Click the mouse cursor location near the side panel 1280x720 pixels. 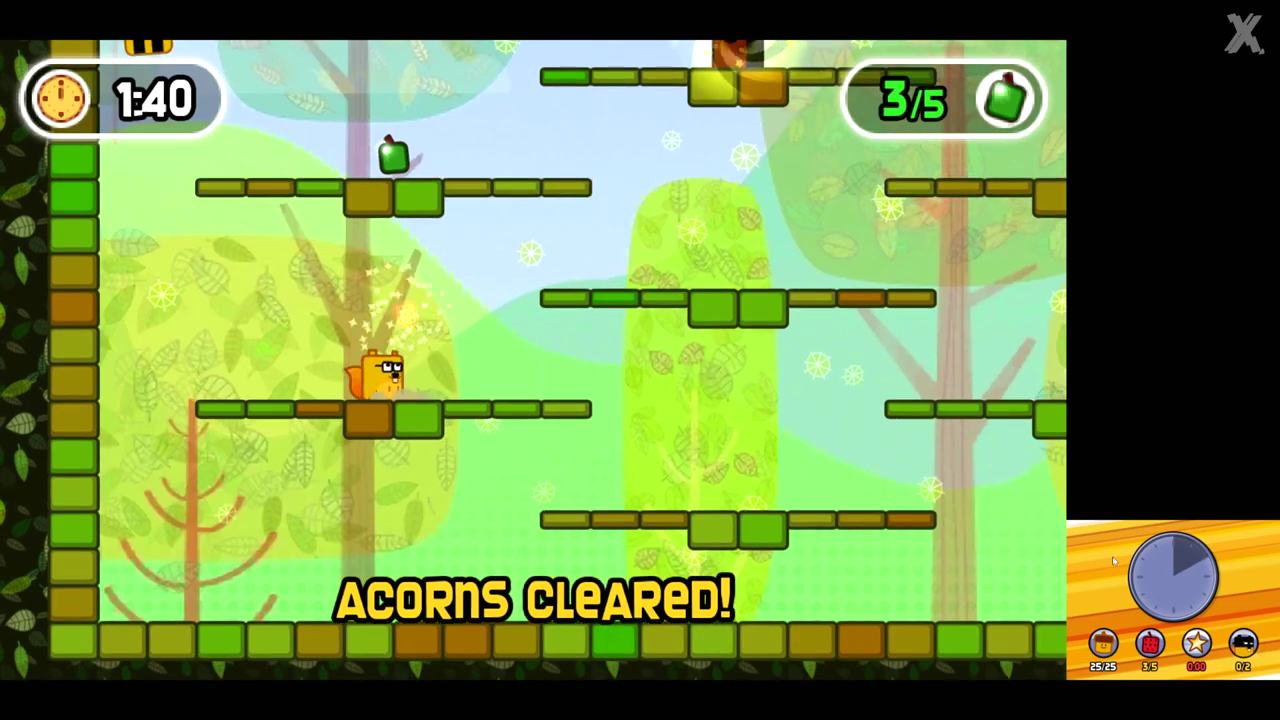tap(1115, 562)
